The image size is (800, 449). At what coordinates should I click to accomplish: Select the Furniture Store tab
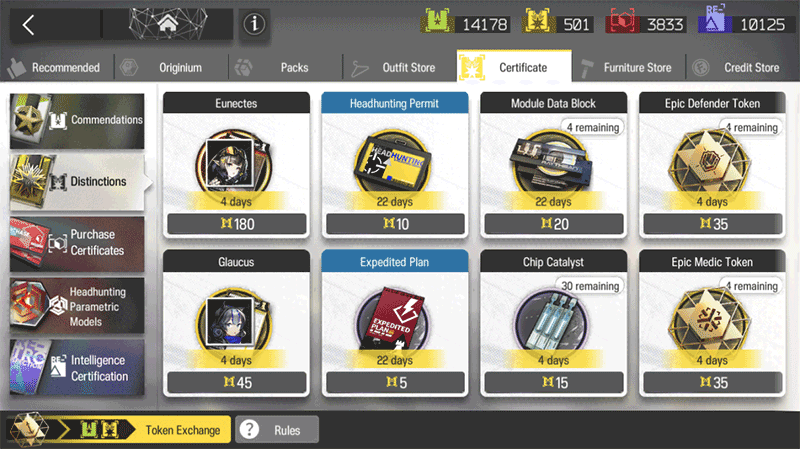[x=628, y=68]
